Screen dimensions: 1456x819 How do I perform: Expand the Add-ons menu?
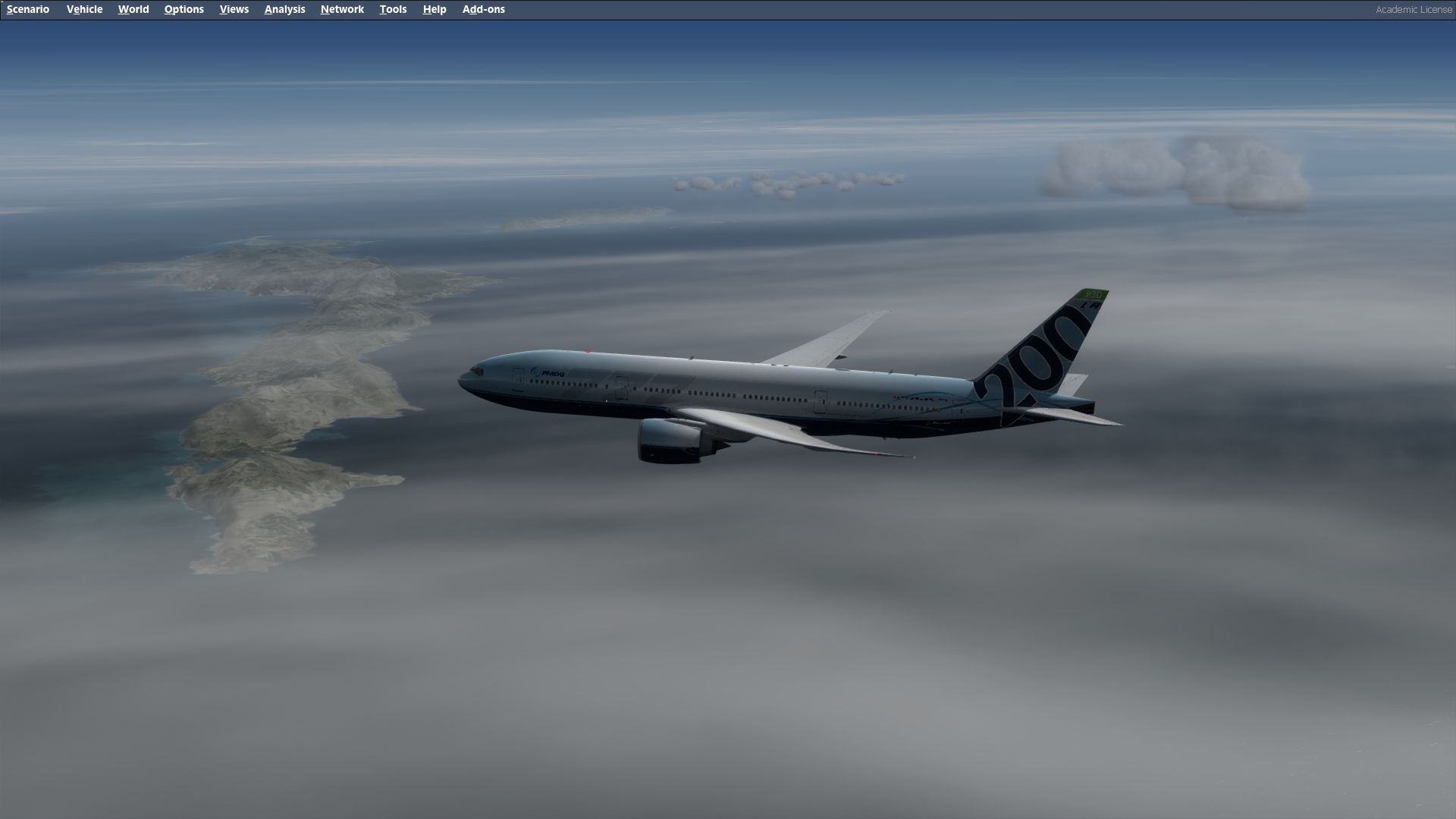click(483, 9)
